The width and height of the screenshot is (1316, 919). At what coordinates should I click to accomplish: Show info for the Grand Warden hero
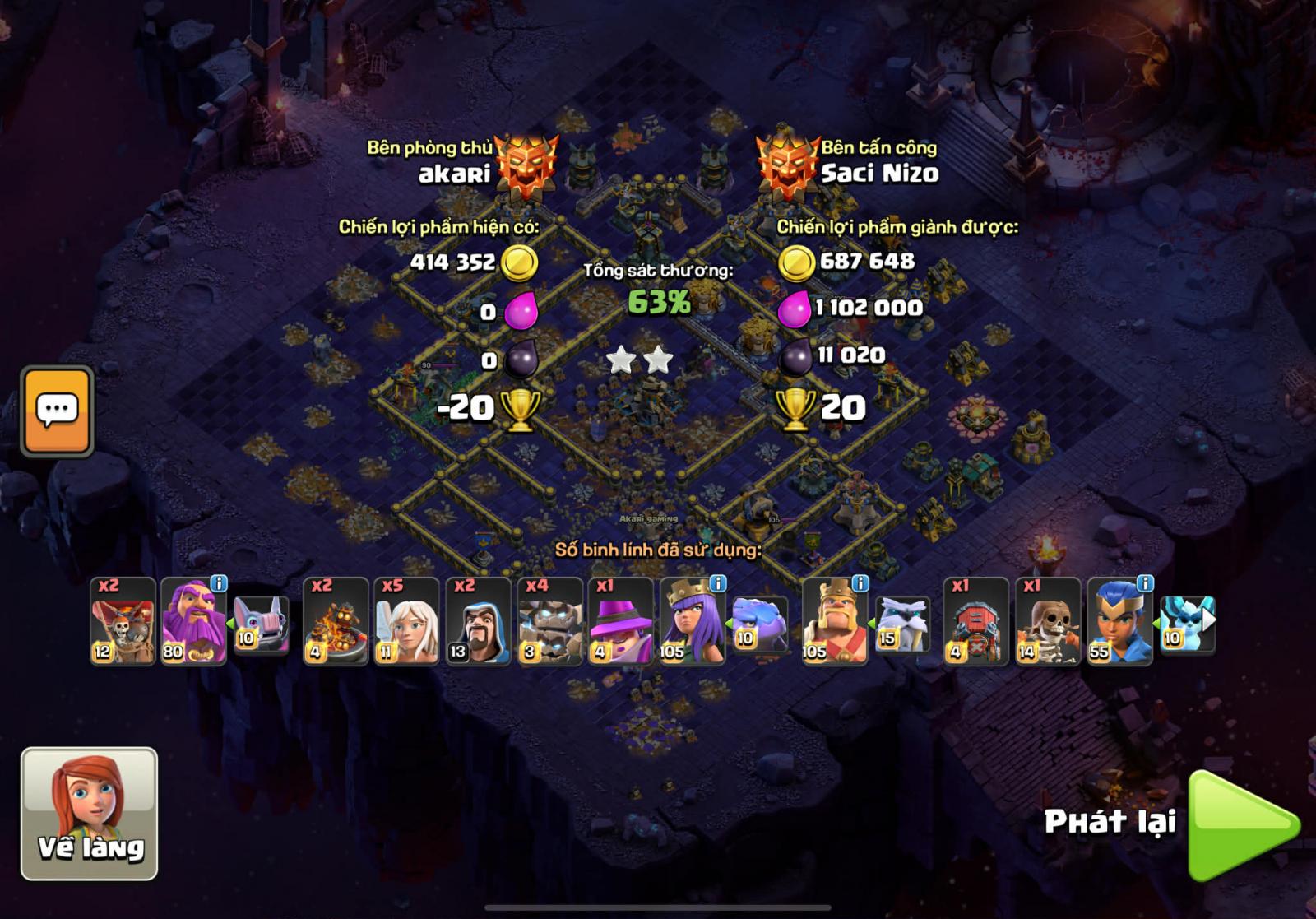(219, 583)
